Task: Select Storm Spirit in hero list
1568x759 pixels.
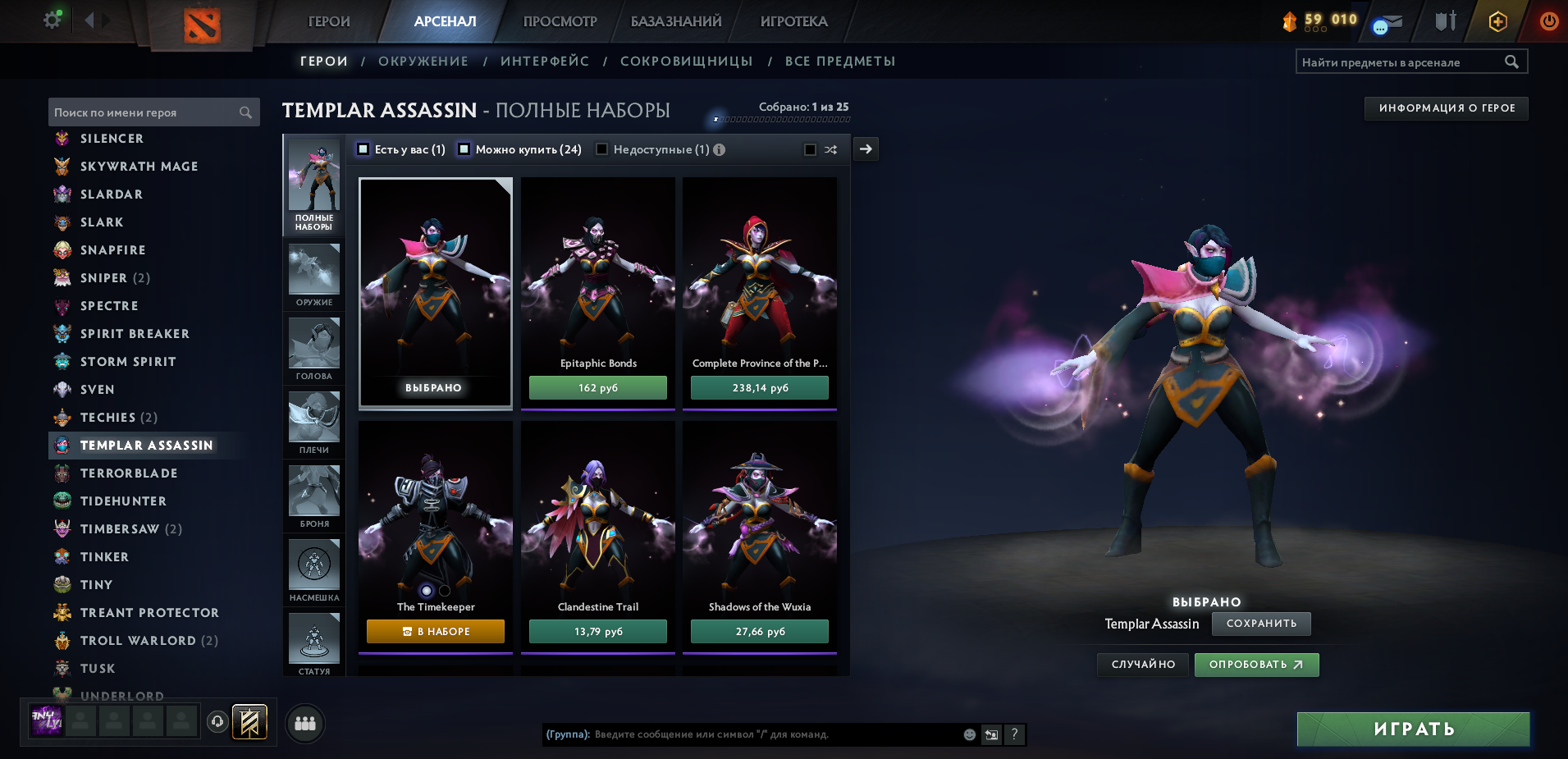Action: (x=128, y=362)
